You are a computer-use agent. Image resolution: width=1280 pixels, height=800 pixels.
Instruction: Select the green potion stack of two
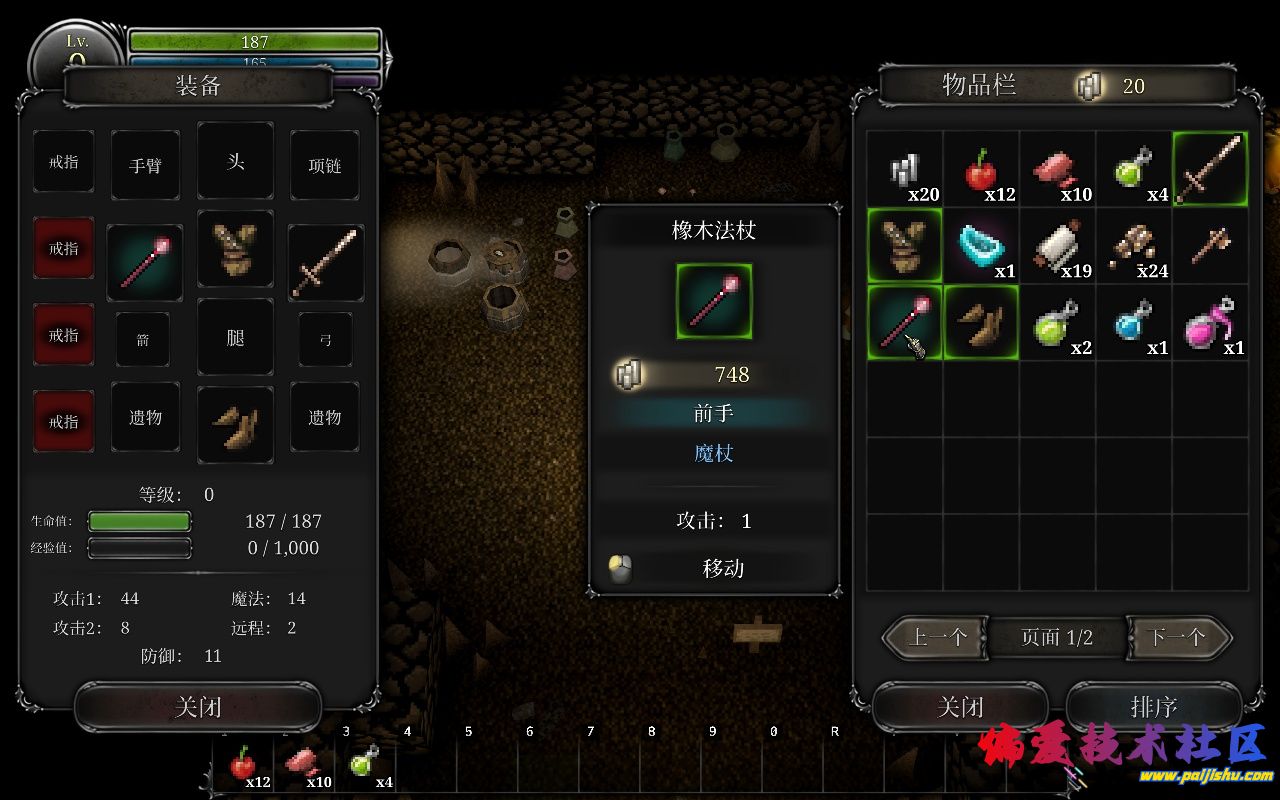tap(1057, 322)
